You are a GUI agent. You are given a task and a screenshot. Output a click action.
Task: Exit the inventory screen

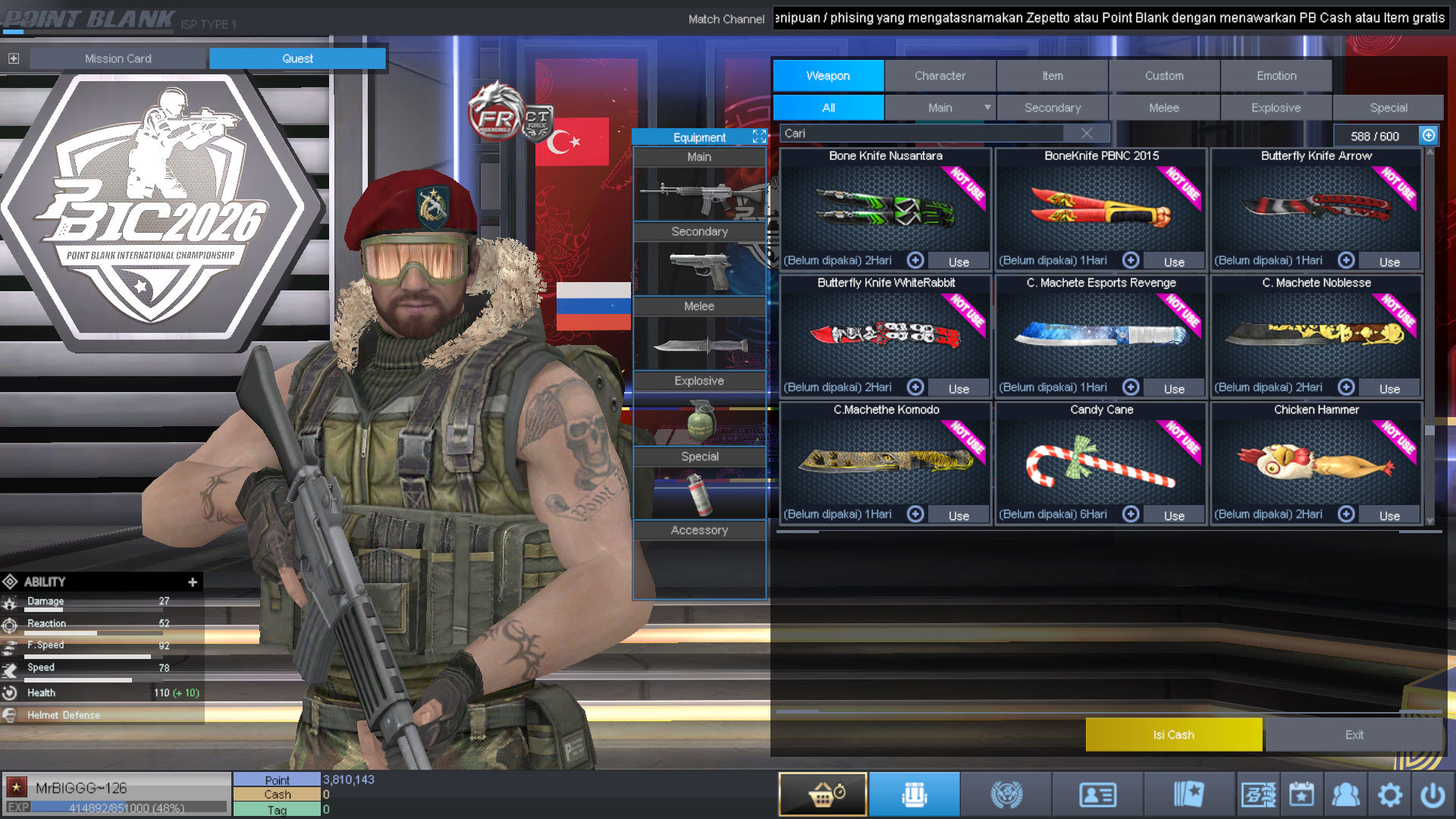pyautogui.click(x=1354, y=735)
